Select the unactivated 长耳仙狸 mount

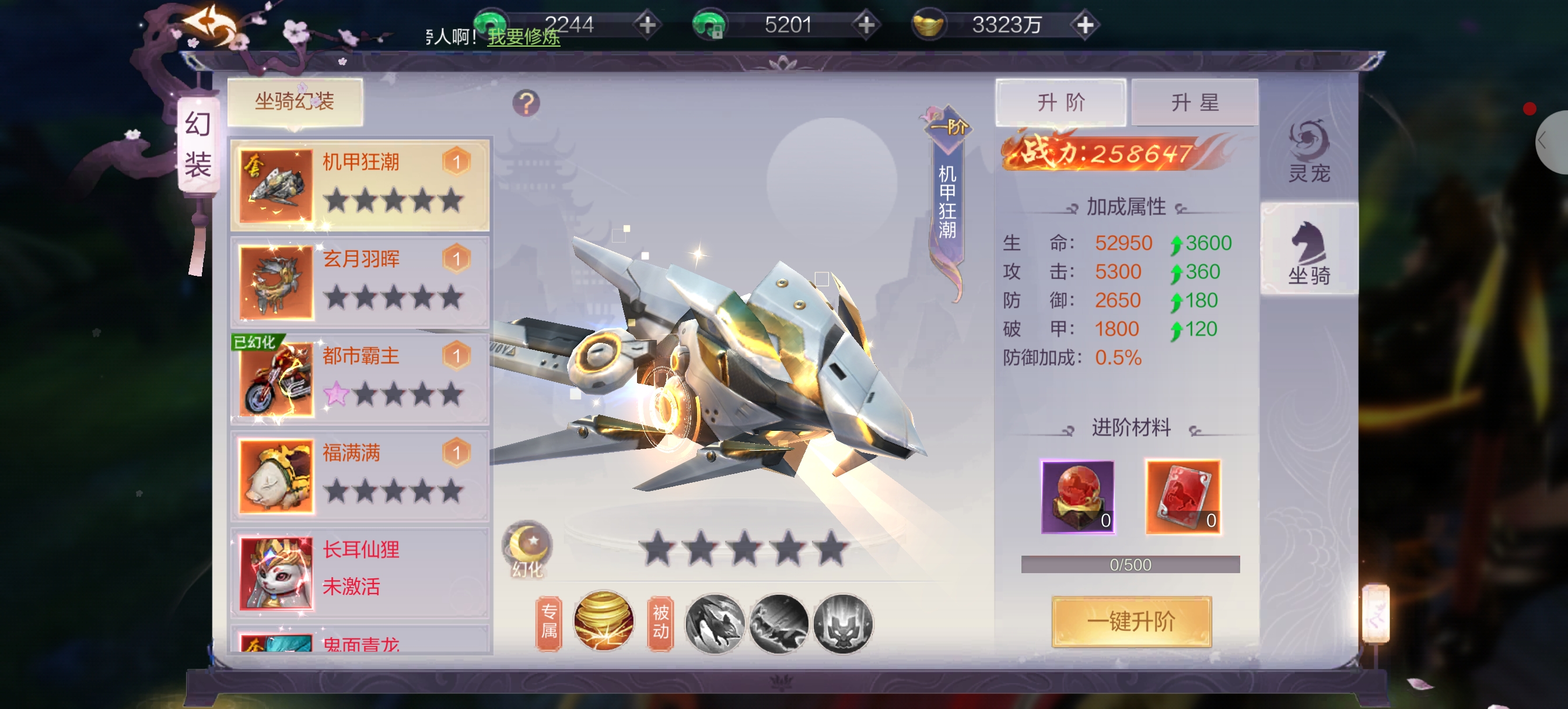click(360, 571)
